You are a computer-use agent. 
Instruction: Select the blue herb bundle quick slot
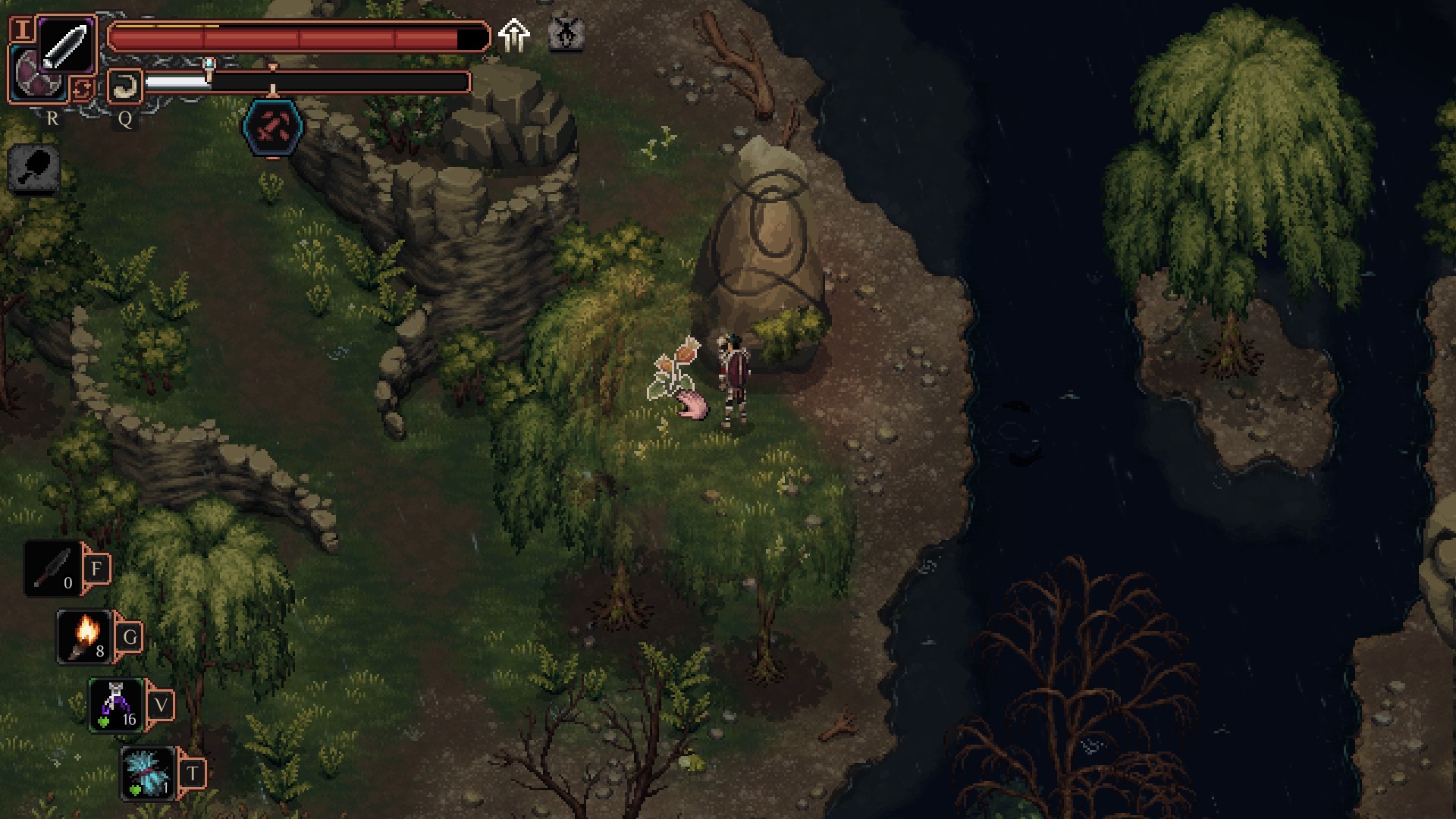[148, 772]
